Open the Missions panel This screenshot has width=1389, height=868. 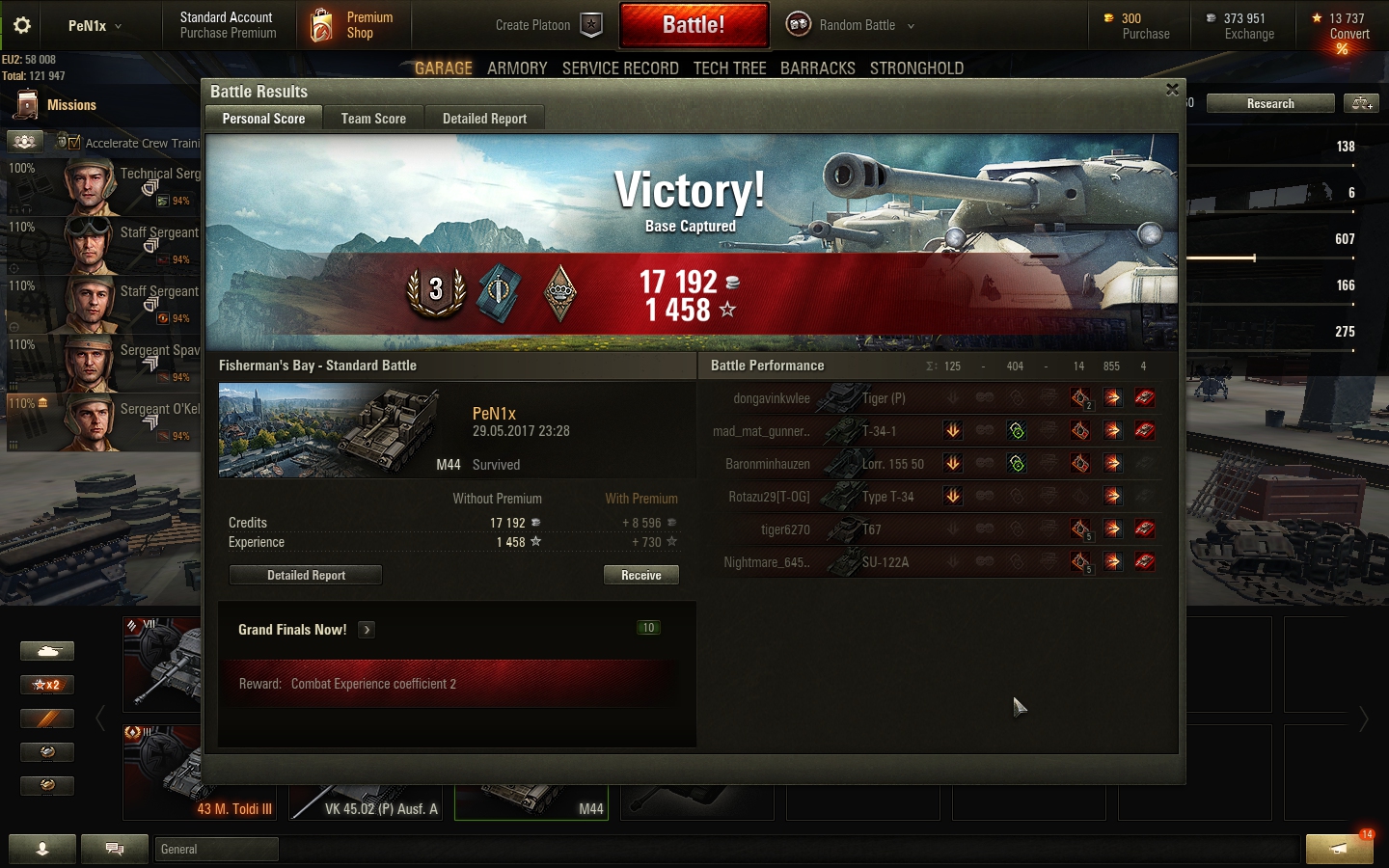pyautogui.click(x=58, y=105)
